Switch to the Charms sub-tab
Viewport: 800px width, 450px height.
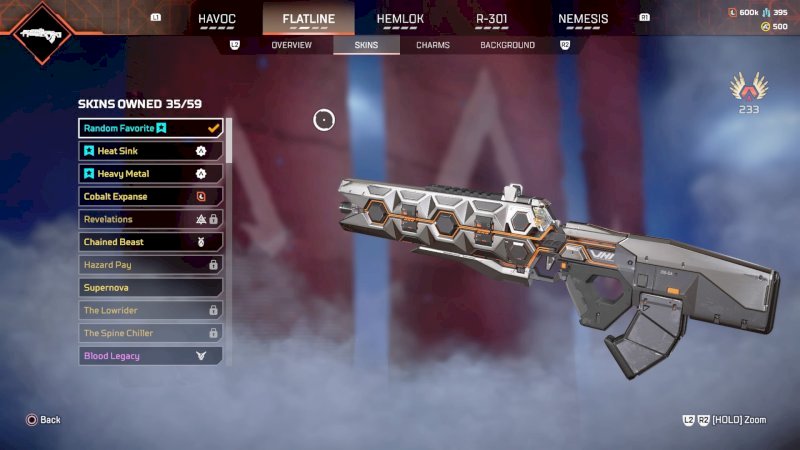(x=433, y=45)
